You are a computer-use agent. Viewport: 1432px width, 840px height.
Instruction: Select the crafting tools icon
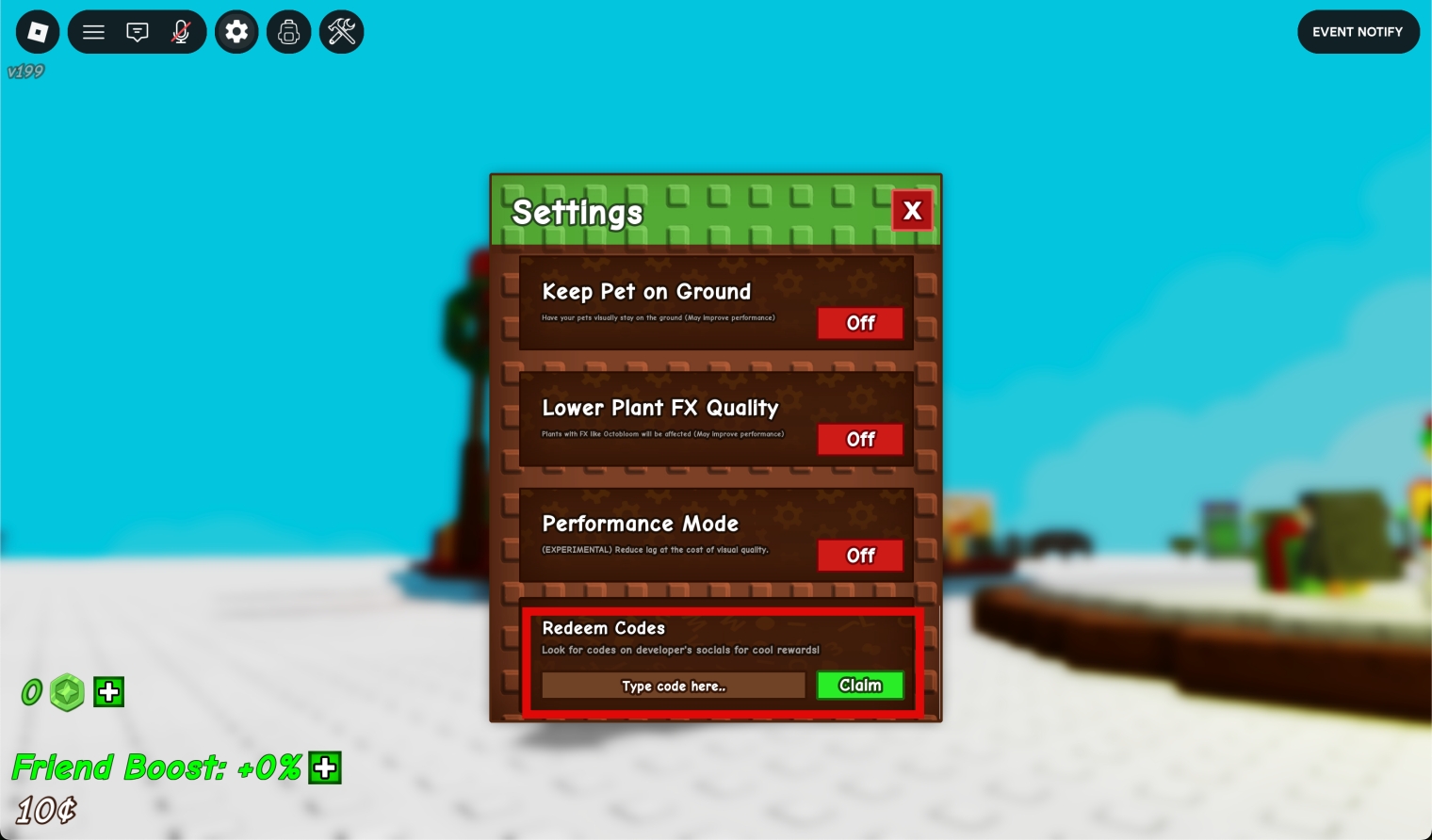point(341,31)
